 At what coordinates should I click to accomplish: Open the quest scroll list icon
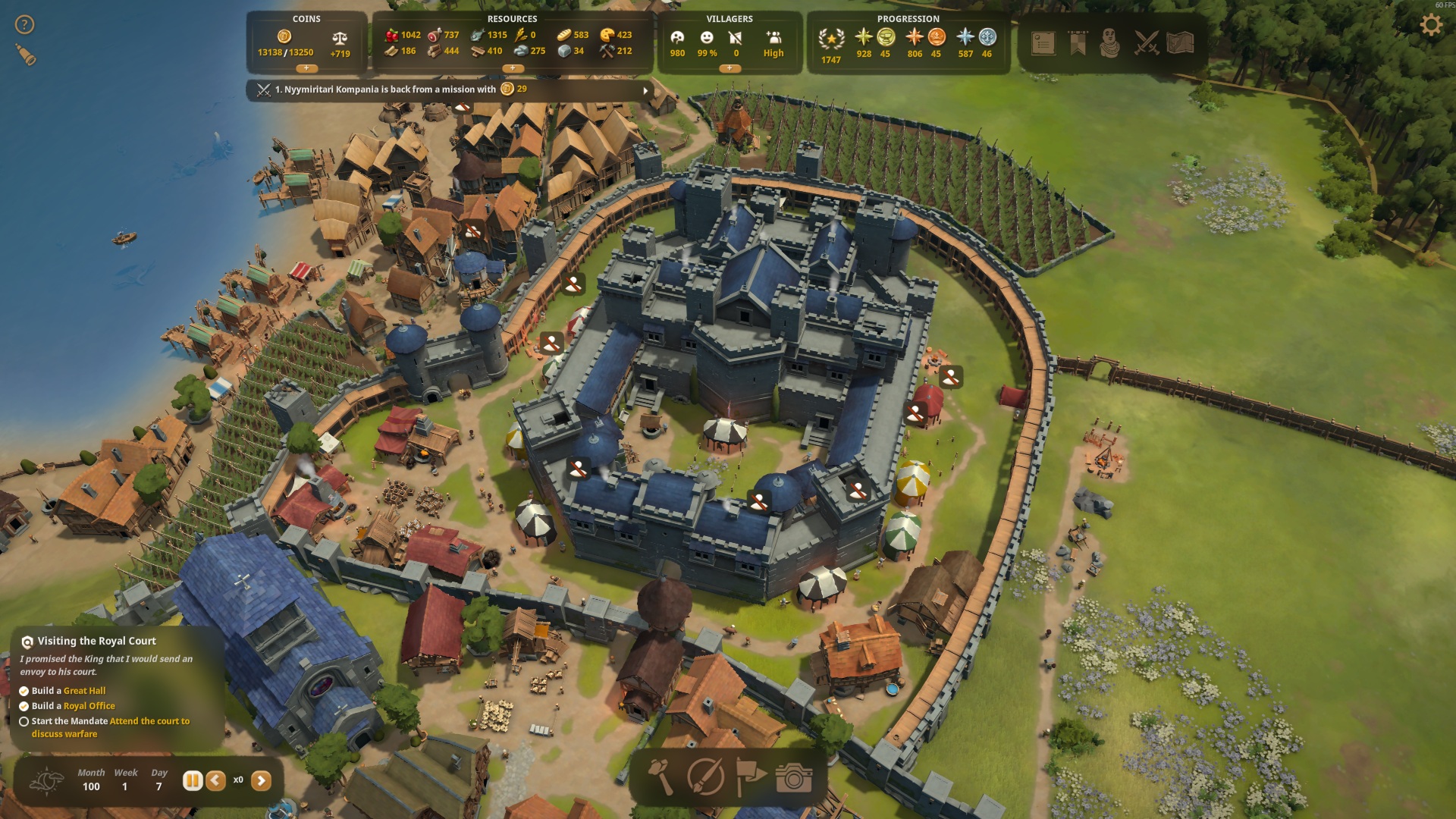tap(1043, 43)
